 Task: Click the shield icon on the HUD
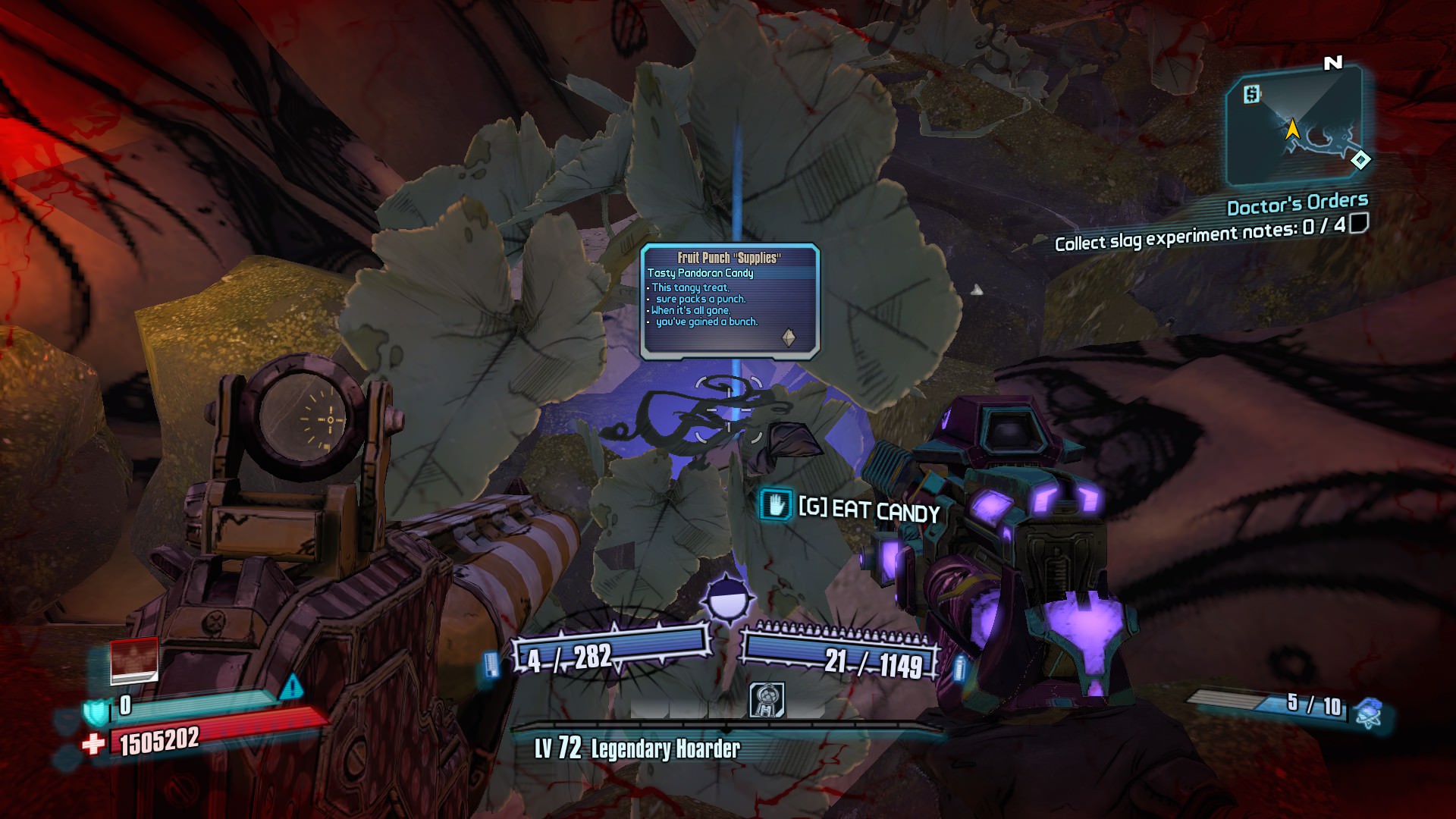coord(96,711)
